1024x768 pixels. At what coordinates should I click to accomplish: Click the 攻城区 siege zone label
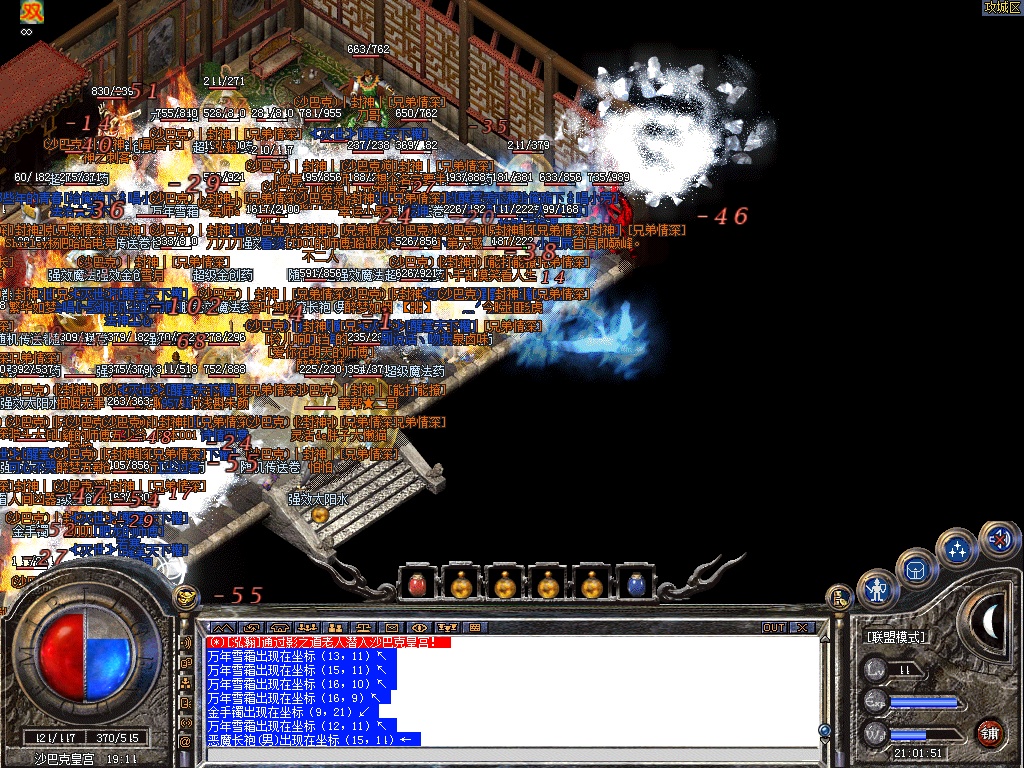[x=1001, y=7]
